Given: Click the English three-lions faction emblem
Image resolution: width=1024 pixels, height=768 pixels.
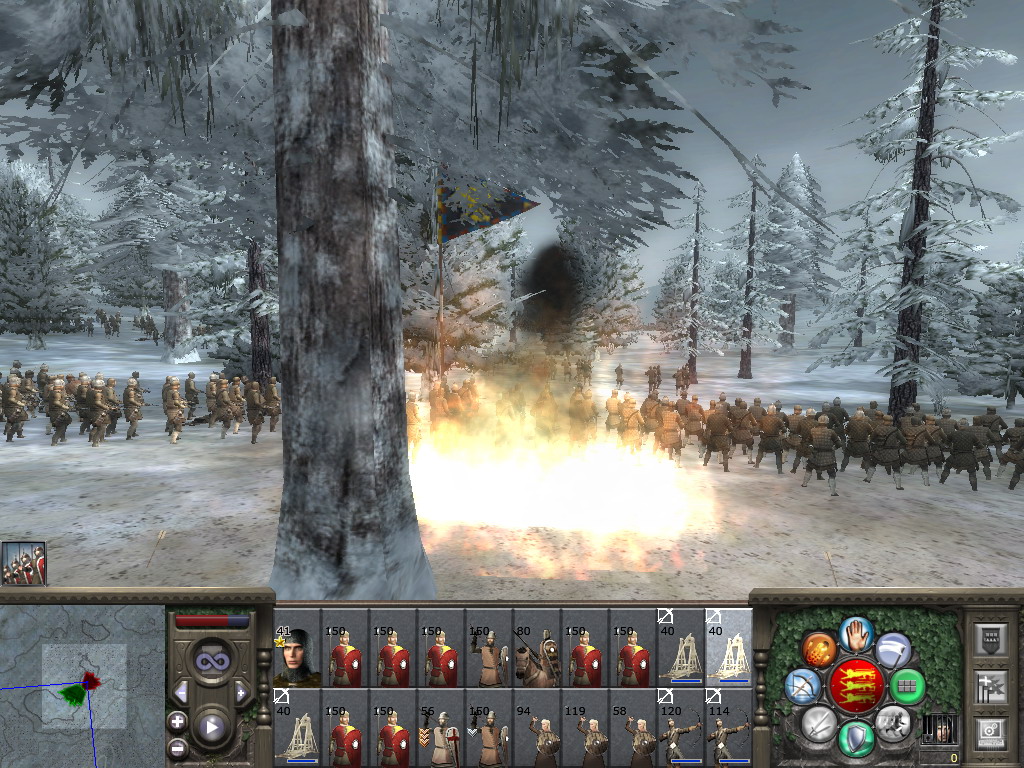Looking at the screenshot, I should click(856, 686).
